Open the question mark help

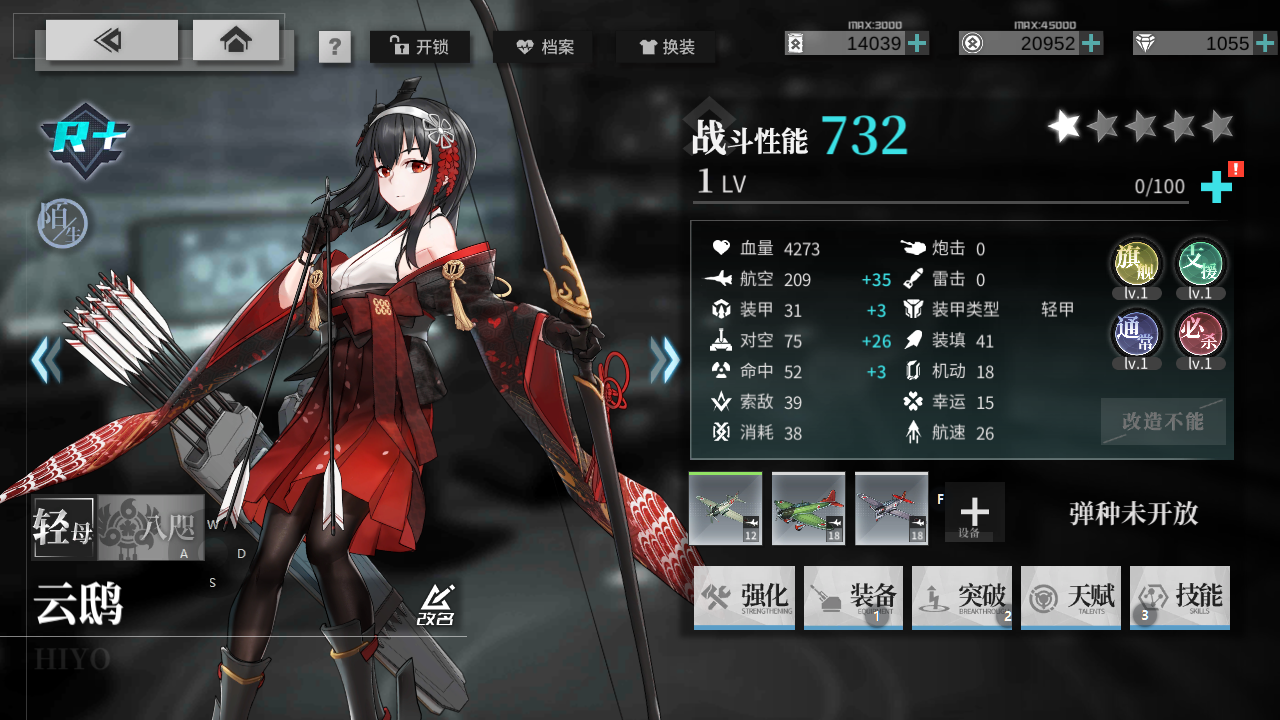(335, 47)
